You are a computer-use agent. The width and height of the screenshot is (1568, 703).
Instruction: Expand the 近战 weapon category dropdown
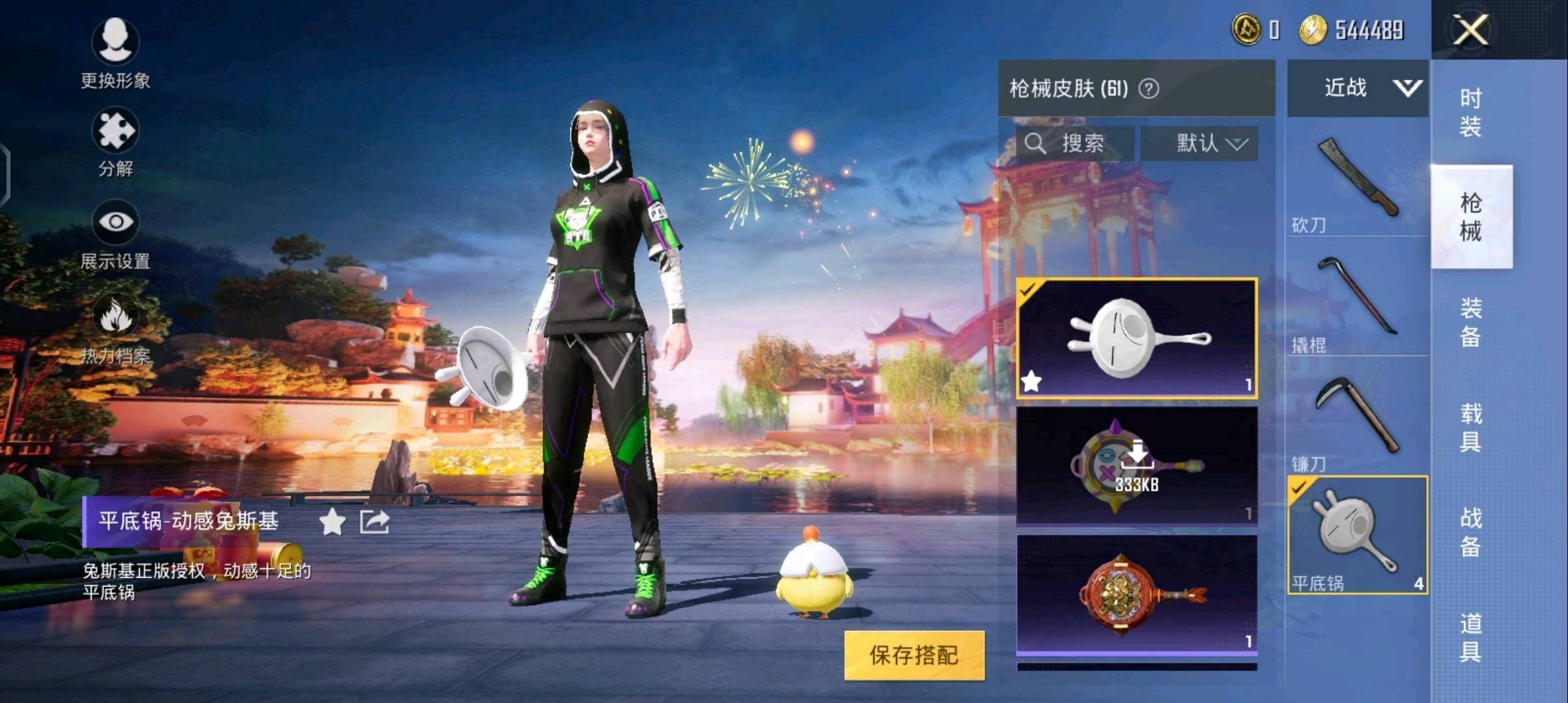[x=1357, y=88]
